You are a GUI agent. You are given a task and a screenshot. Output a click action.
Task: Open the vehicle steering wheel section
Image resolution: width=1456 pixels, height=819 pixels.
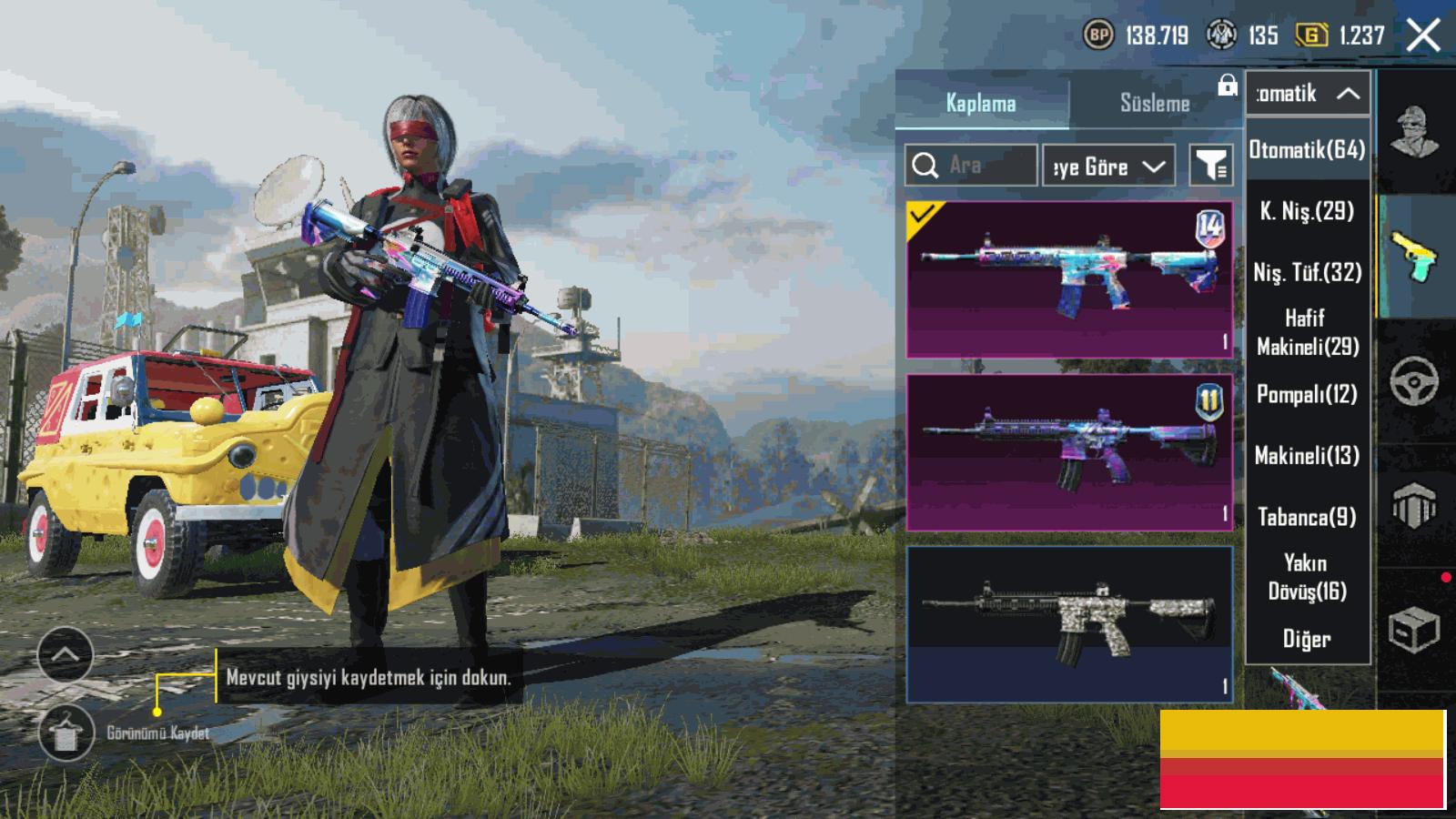(1414, 380)
